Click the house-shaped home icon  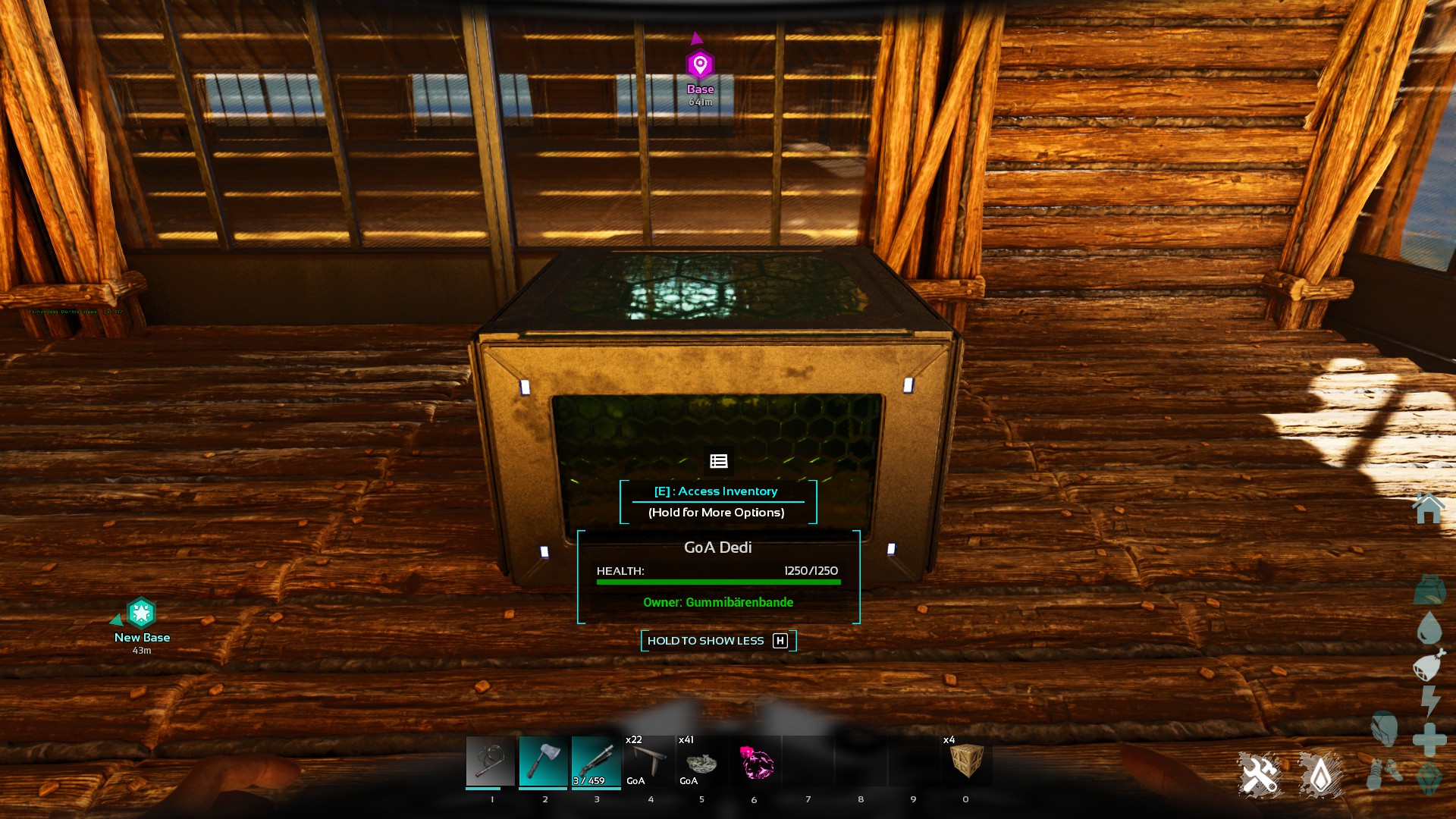1429,508
